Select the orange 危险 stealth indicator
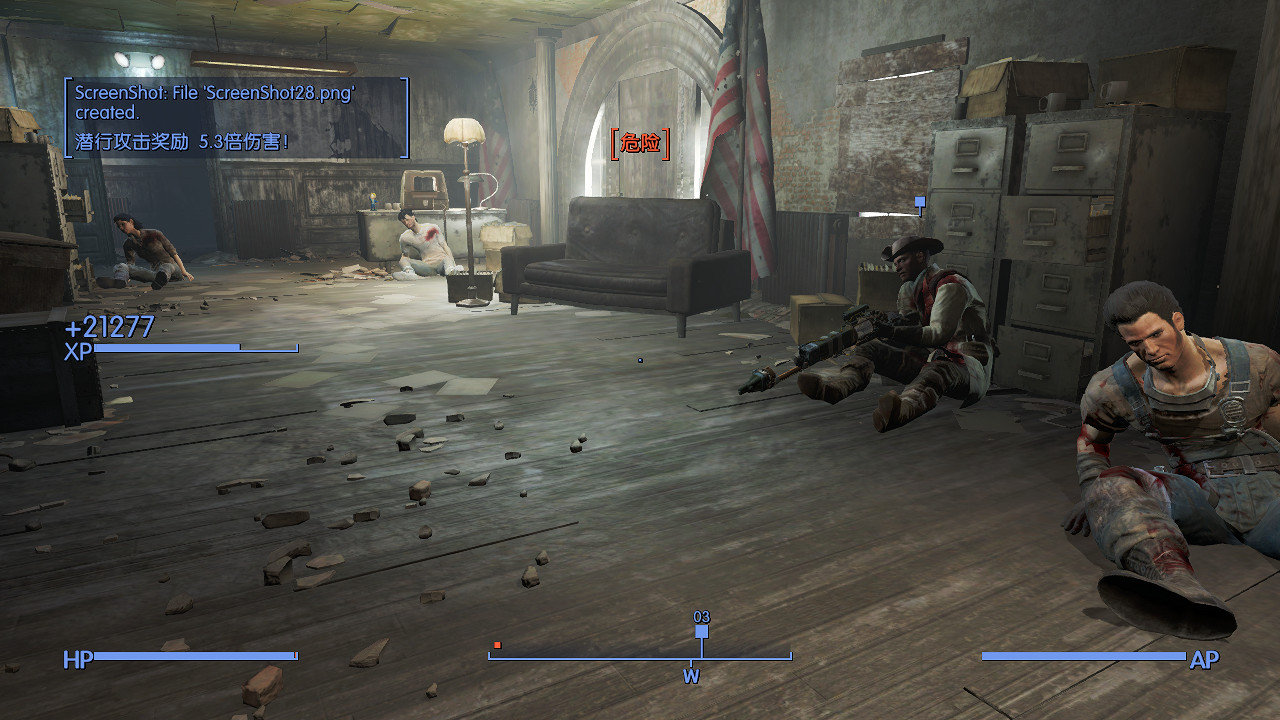The width and height of the screenshot is (1280, 720). (640, 143)
